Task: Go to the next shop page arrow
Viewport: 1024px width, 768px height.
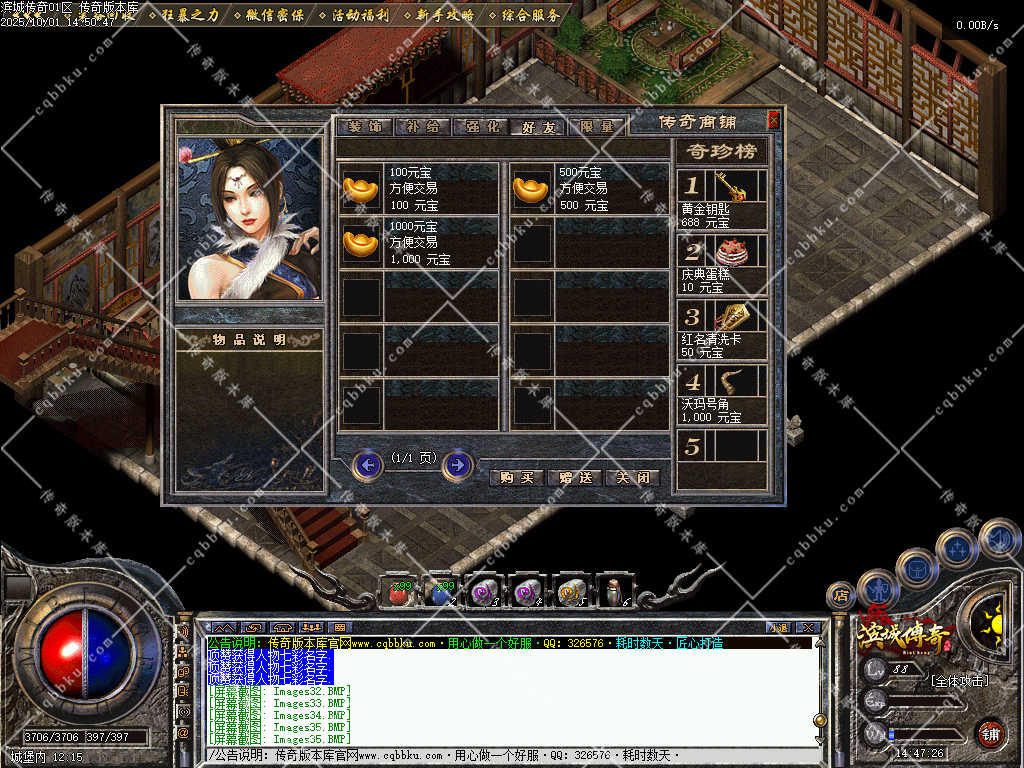Action: 458,464
